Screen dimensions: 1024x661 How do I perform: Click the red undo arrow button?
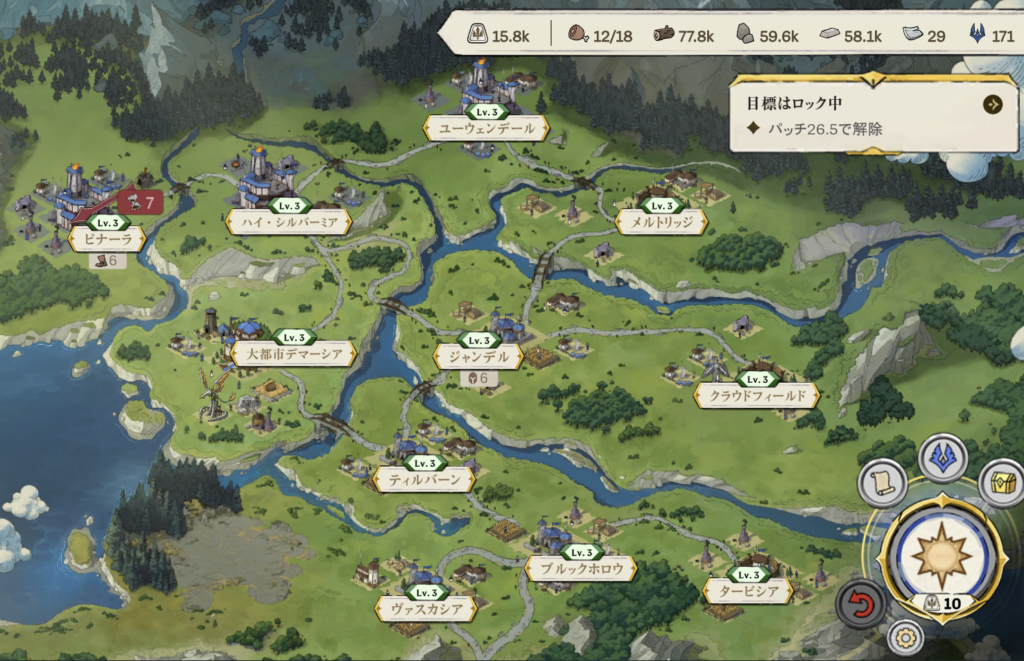pyautogui.click(x=861, y=603)
